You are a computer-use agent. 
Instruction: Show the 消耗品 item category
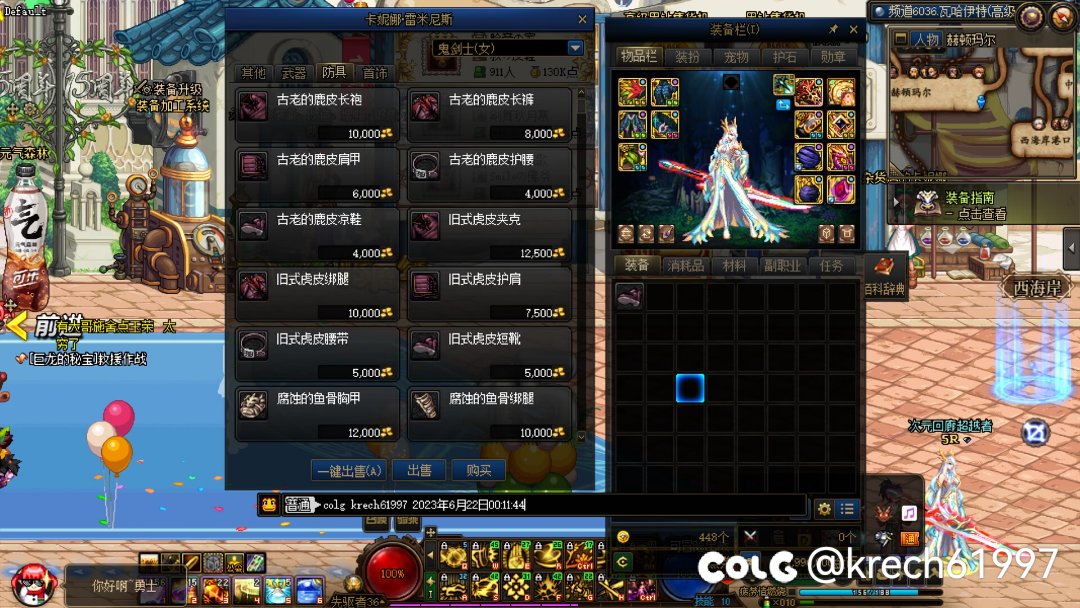tap(685, 266)
